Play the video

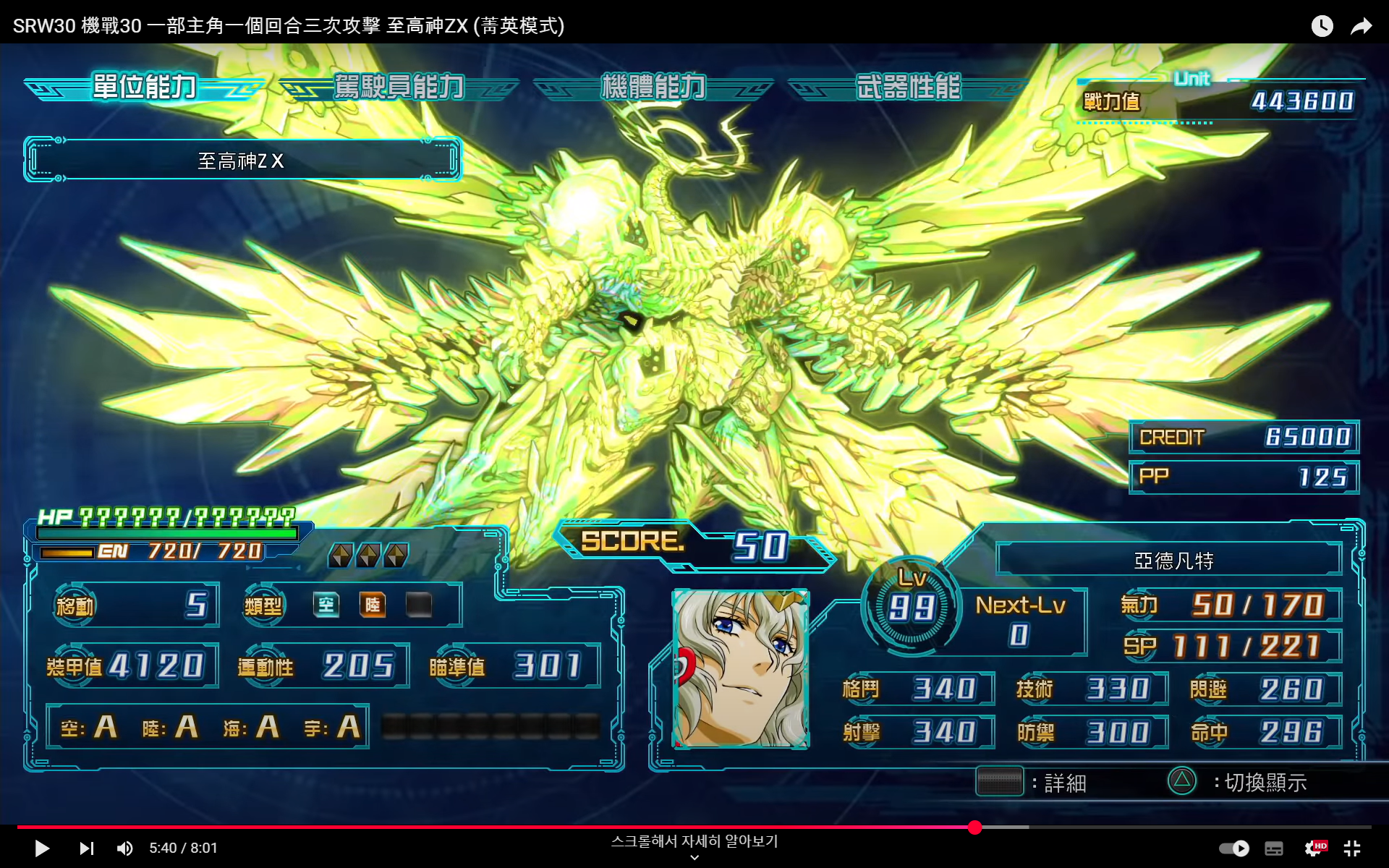(42, 848)
